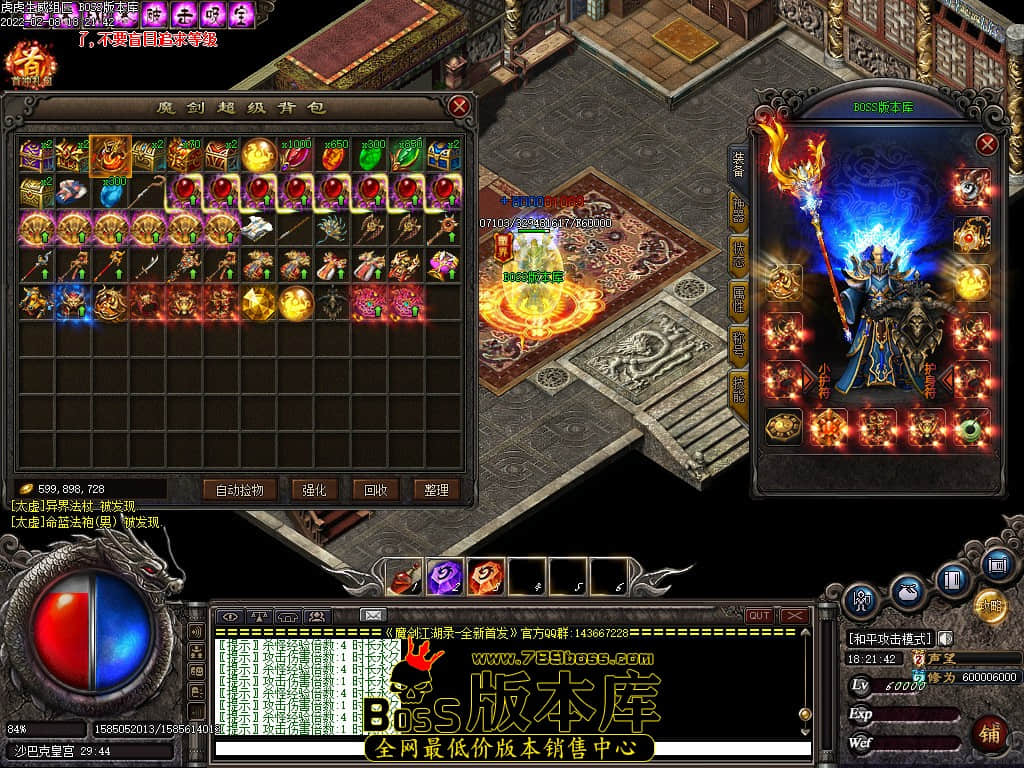Switch to the 装备 equipment tab
Image resolution: width=1024 pixels, height=768 pixels.
click(738, 163)
